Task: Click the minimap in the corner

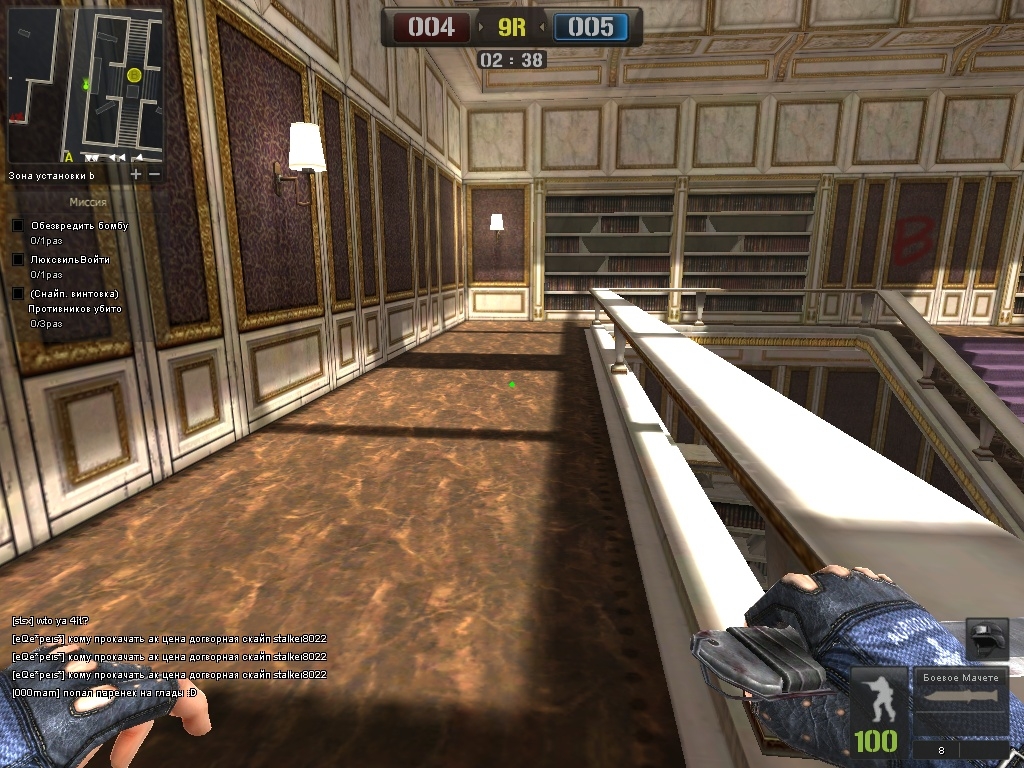Action: click(x=86, y=86)
